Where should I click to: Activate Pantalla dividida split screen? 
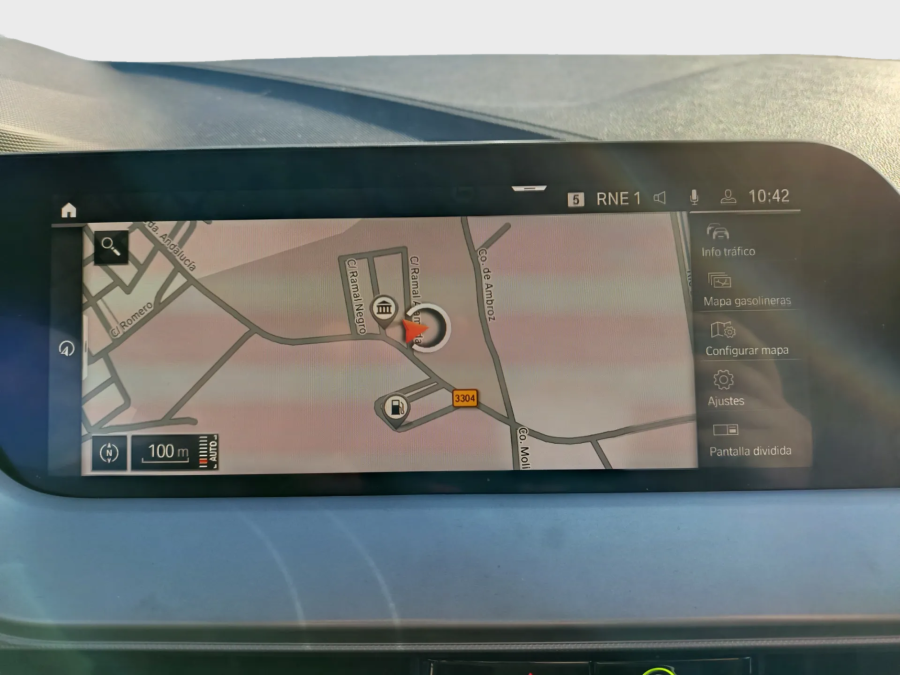[749, 439]
